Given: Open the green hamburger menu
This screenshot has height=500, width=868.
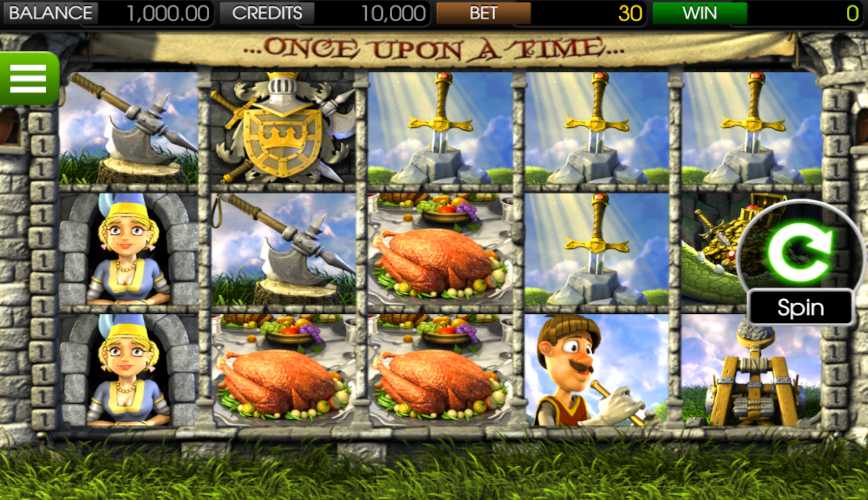Looking at the screenshot, I should pos(28,78).
